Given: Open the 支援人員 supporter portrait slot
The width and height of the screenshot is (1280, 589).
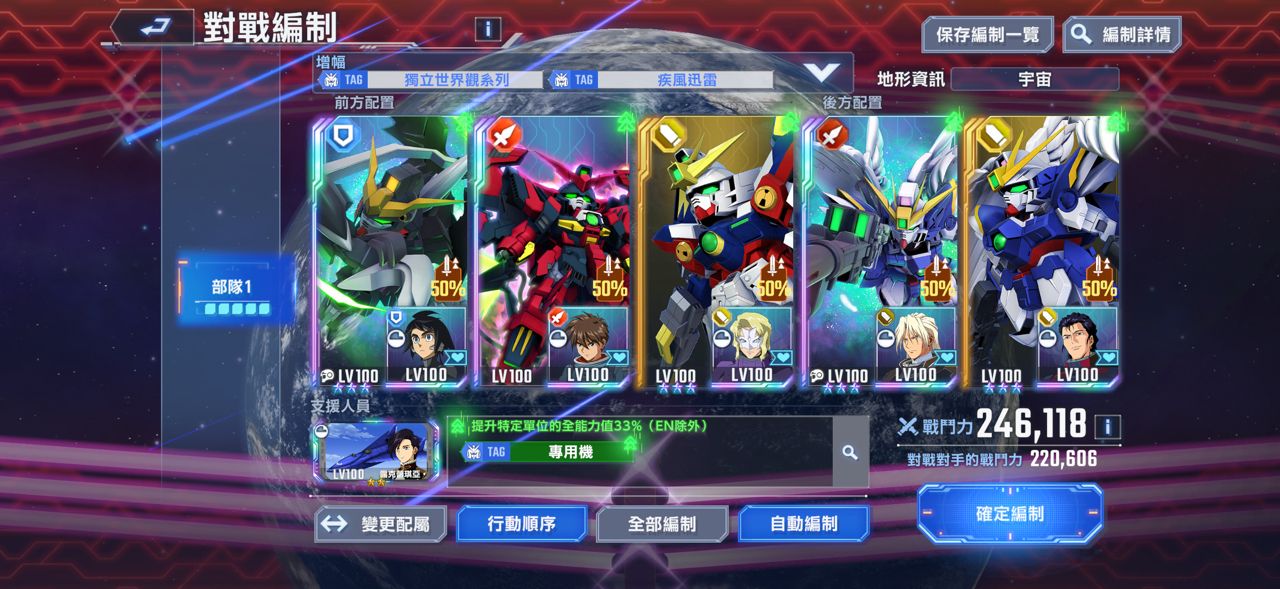Looking at the screenshot, I should coord(374,451).
